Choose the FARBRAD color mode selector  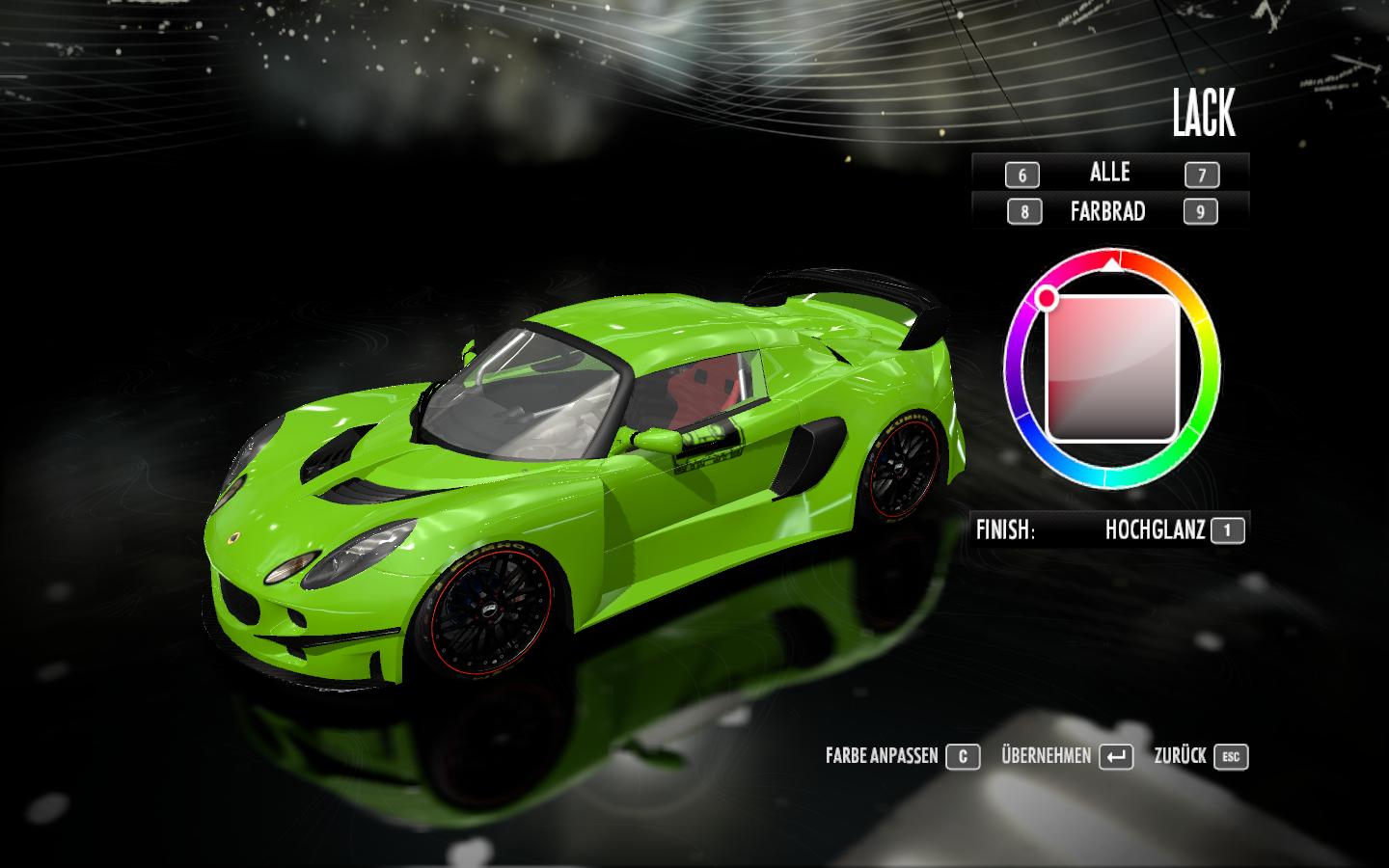1107,211
